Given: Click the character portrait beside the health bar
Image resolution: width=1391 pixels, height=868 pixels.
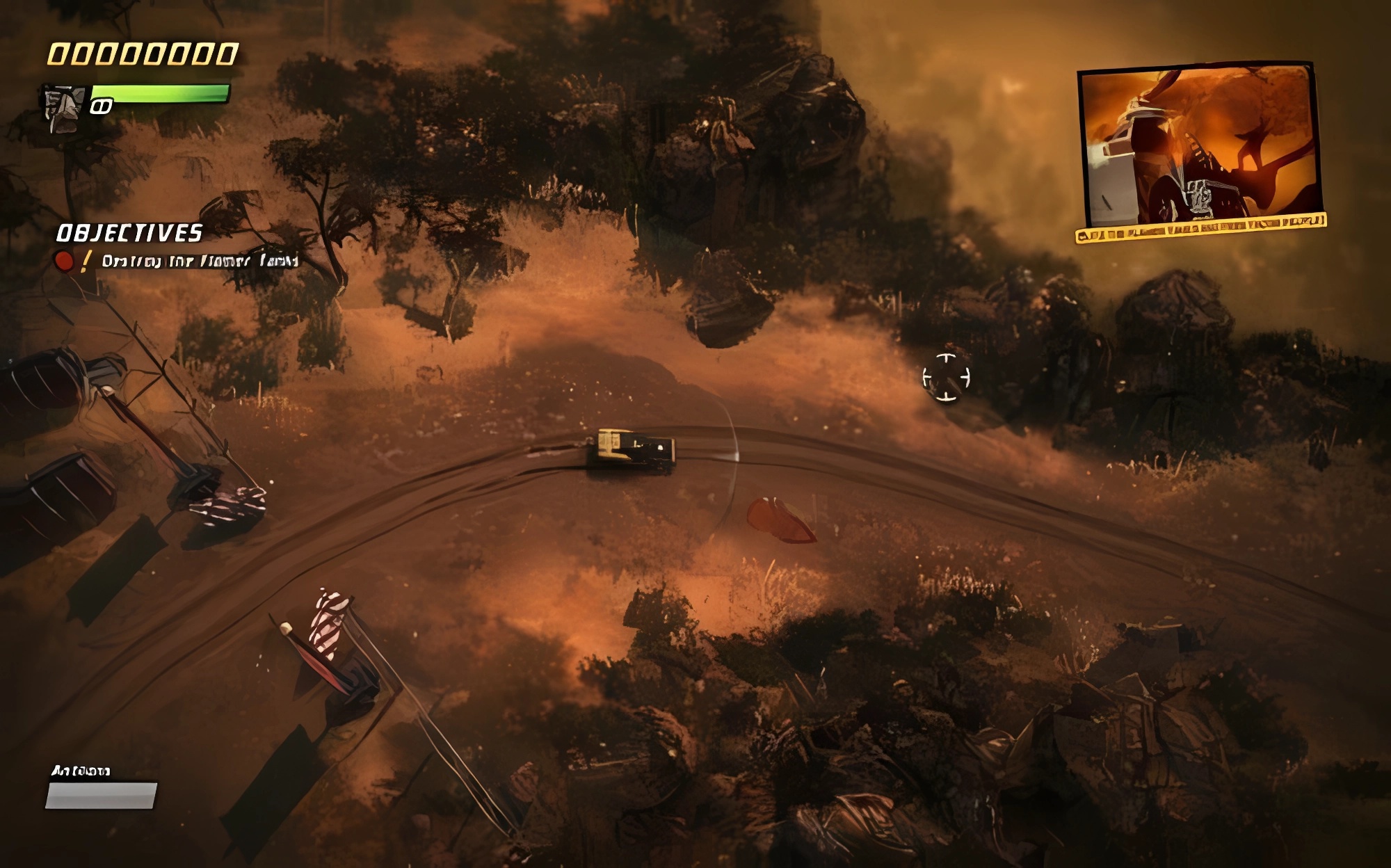Looking at the screenshot, I should coord(64,108).
